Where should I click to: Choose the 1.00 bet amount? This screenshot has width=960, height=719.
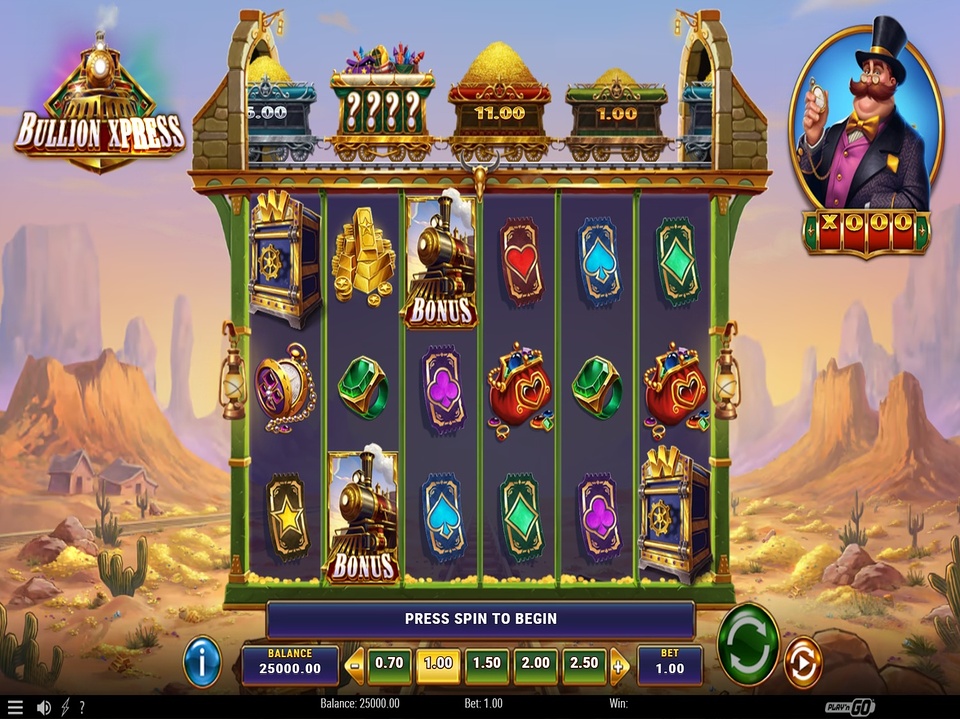tap(438, 663)
